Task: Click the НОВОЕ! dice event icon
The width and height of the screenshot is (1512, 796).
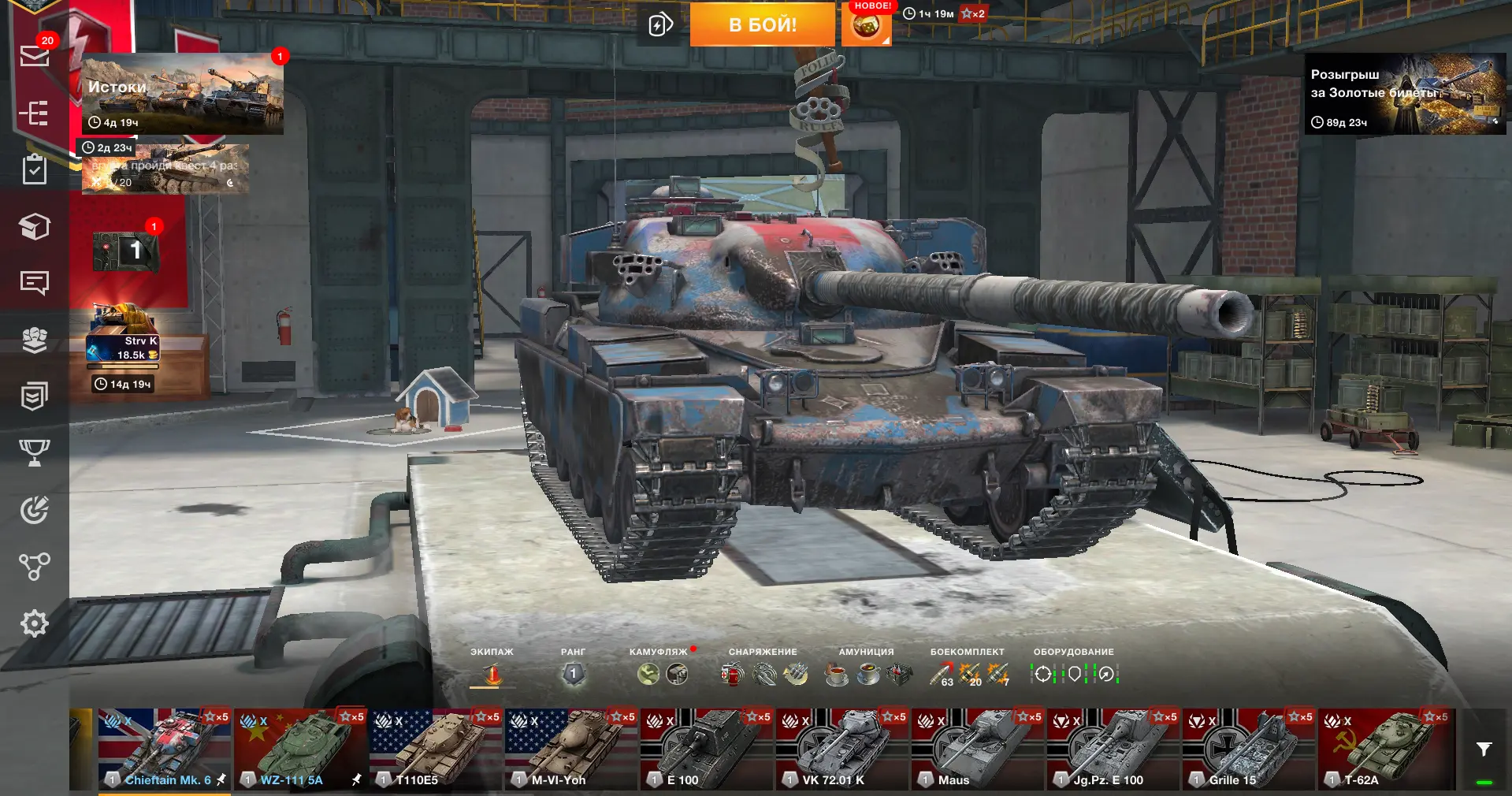Action: click(x=866, y=26)
